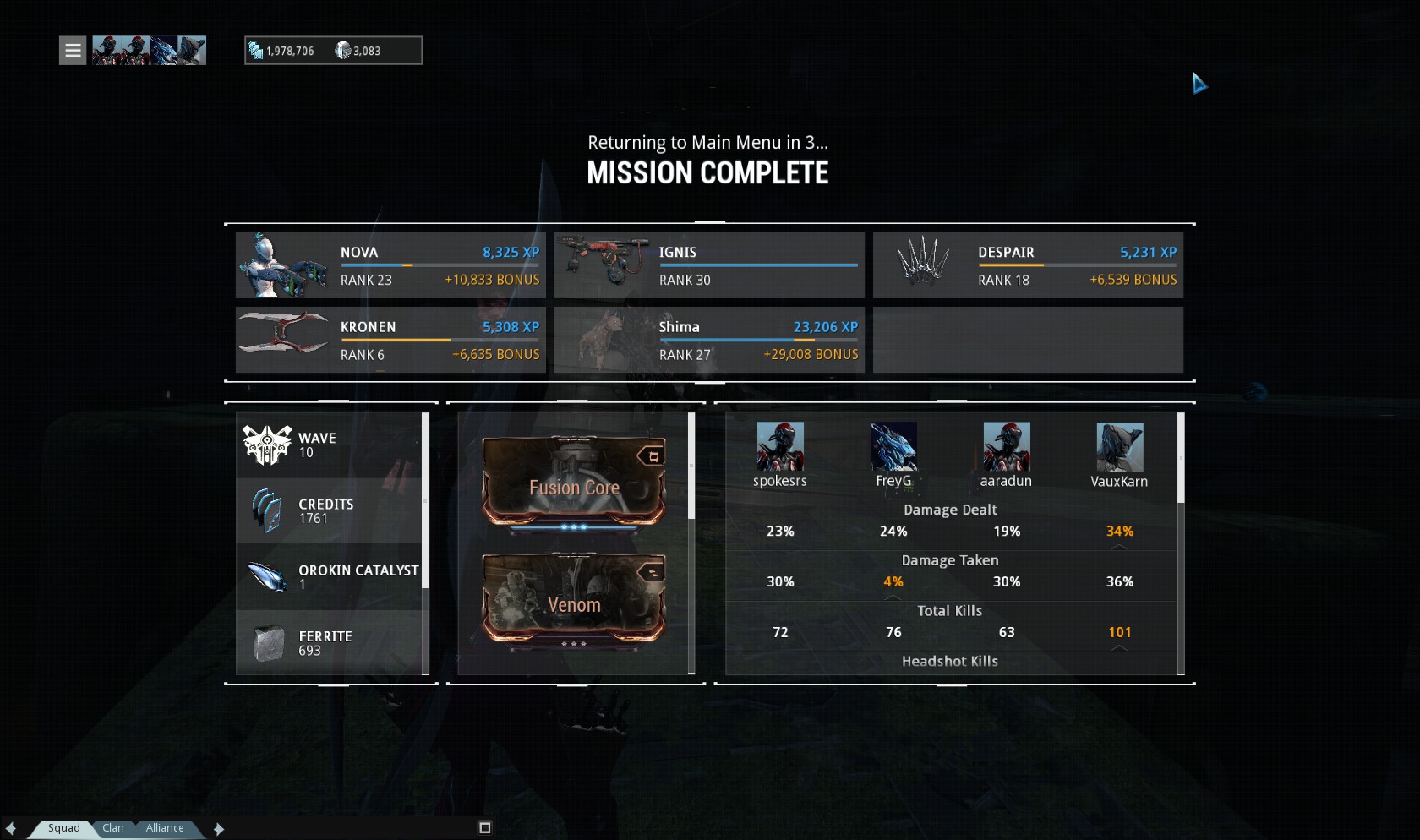Click the chat window expand icon
Screen dimensions: 1420x840
(484, 828)
